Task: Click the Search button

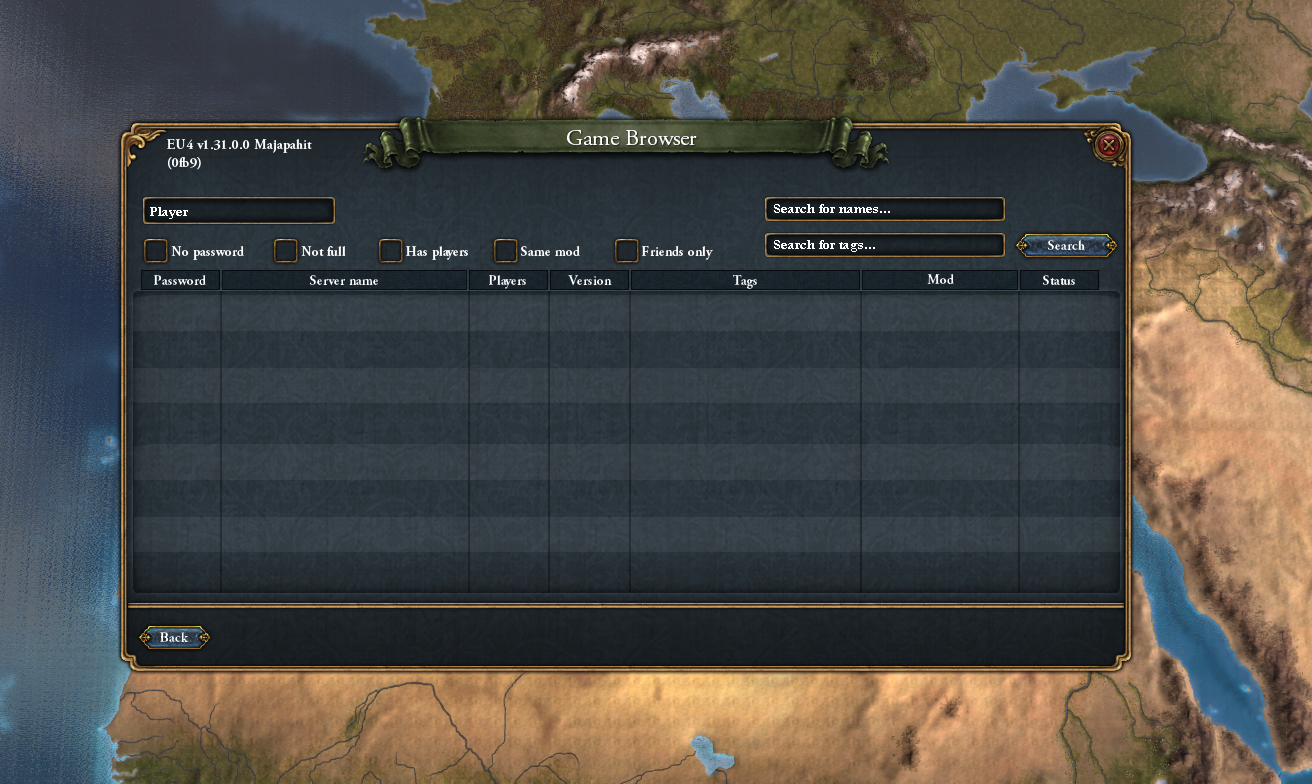Action: (x=1064, y=245)
